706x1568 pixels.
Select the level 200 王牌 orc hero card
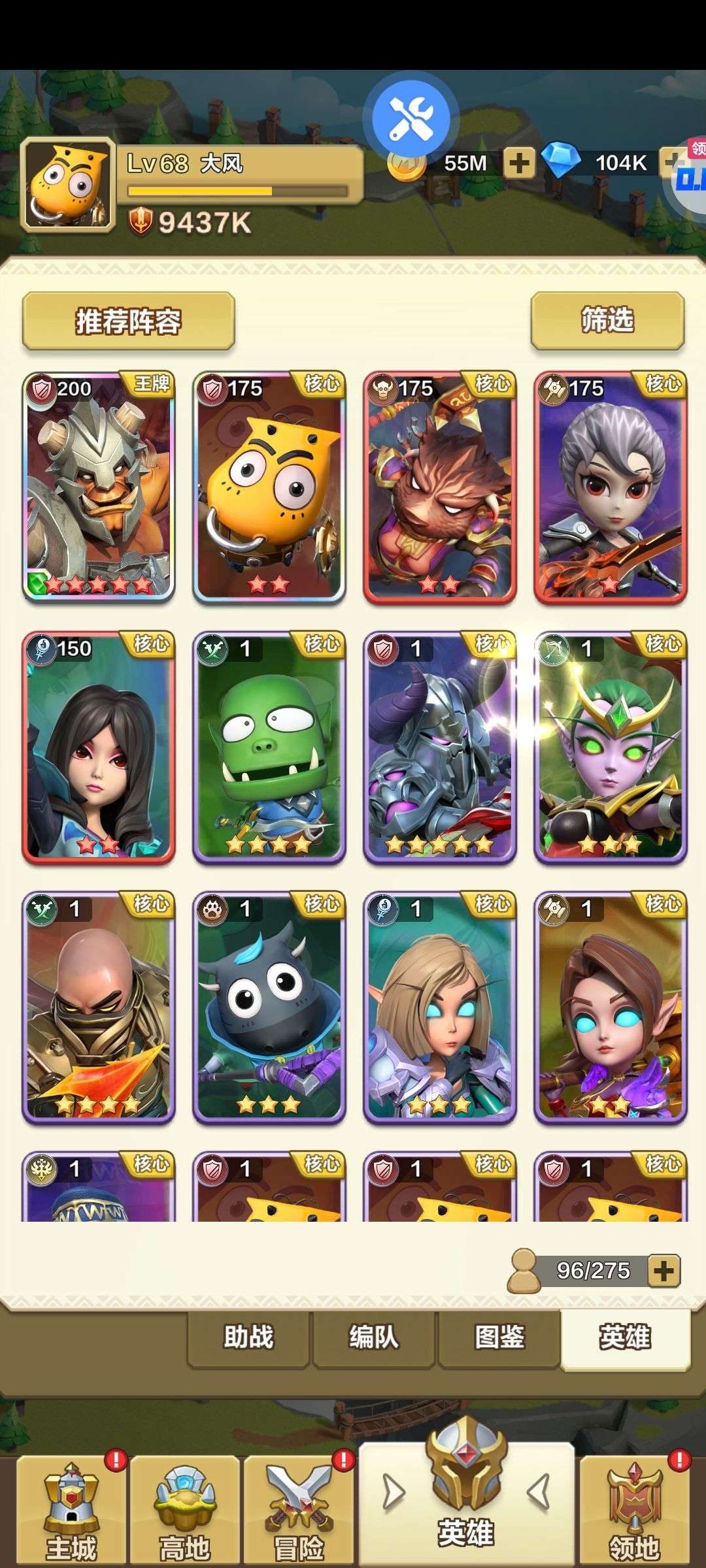click(99, 487)
